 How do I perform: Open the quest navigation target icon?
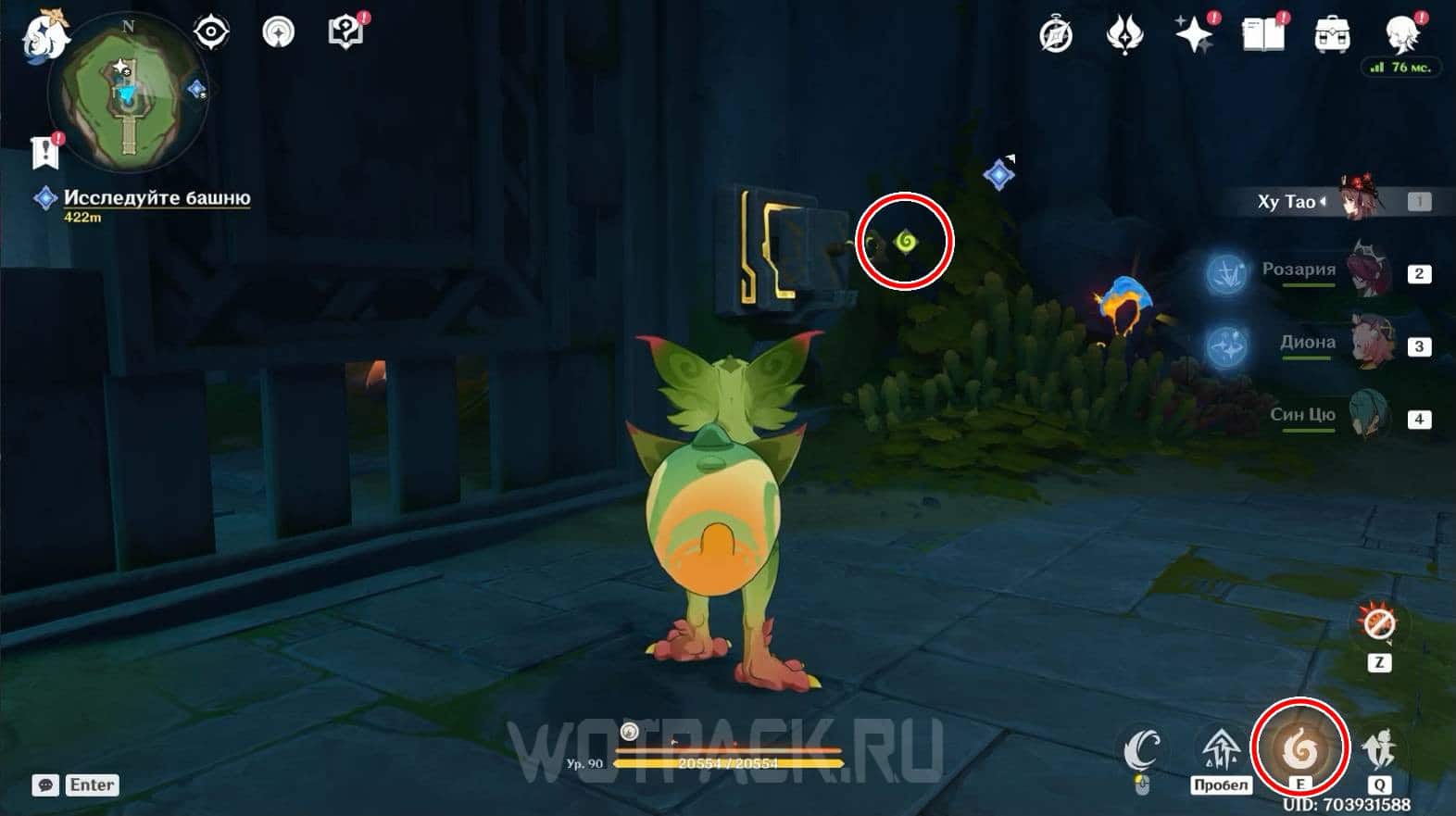click(x=211, y=32)
